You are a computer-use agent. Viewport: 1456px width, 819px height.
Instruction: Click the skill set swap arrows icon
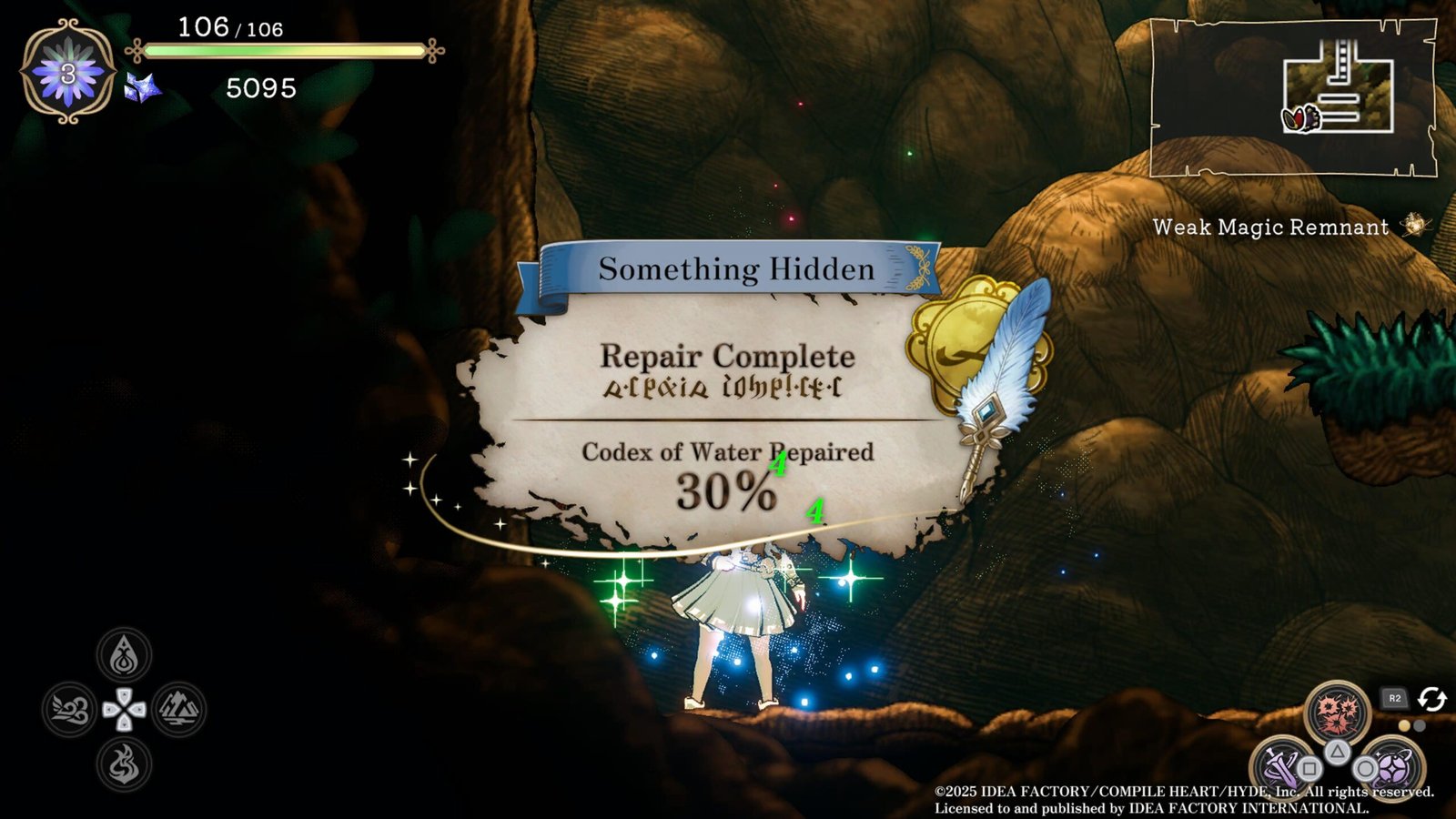1431,699
